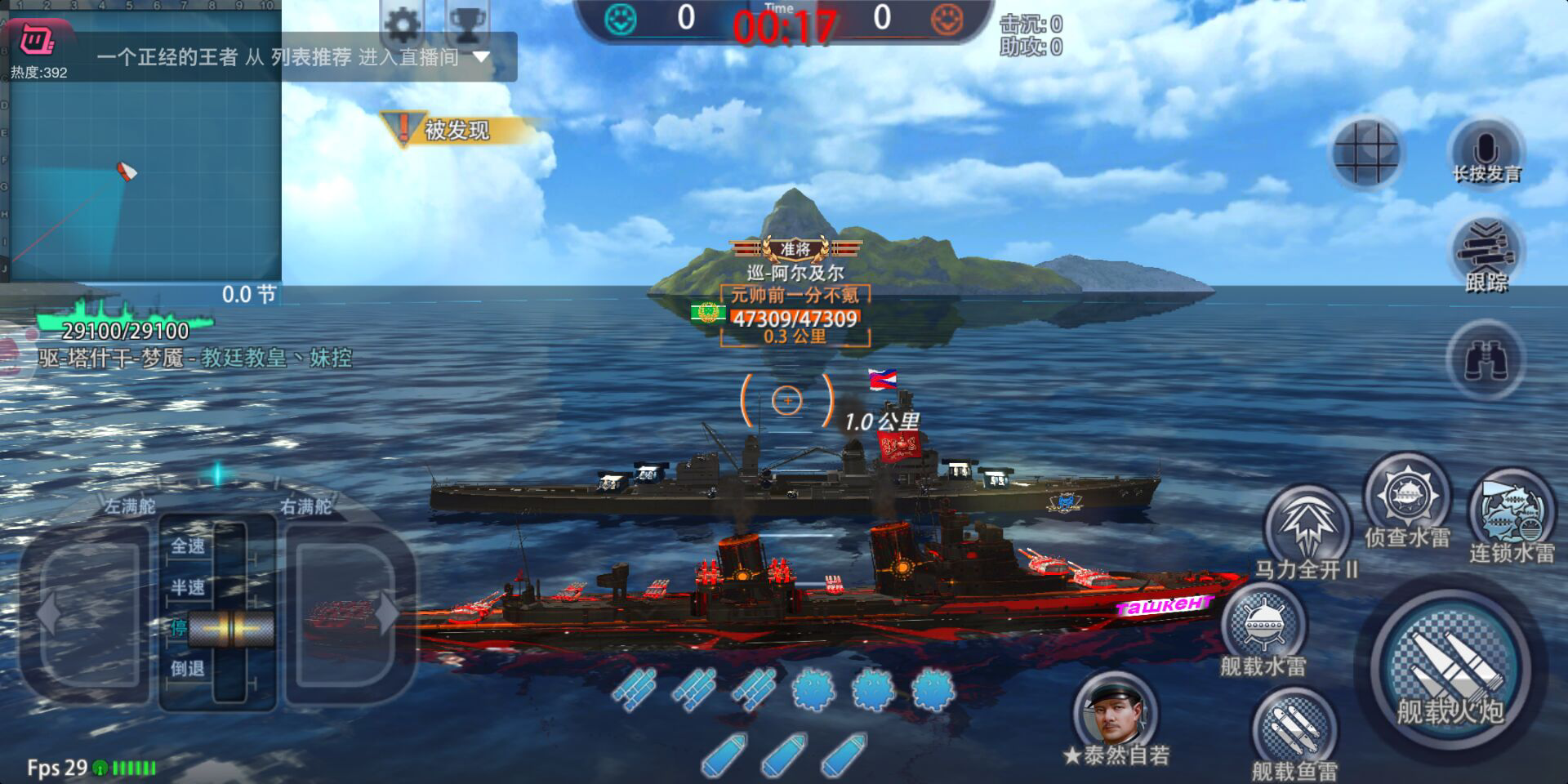Set throttle to 全速 full speed
The height and width of the screenshot is (784, 1568).
click(x=188, y=546)
